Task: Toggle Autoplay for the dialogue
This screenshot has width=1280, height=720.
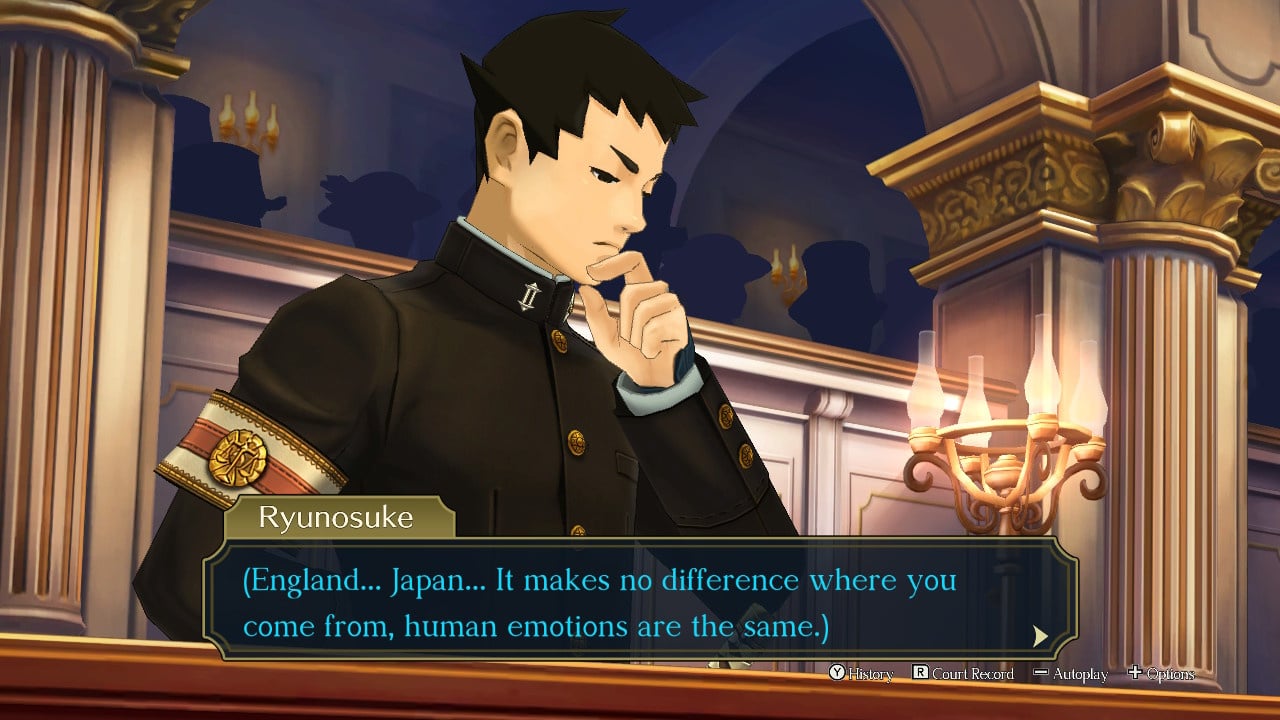Action: (x=1070, y=674)
